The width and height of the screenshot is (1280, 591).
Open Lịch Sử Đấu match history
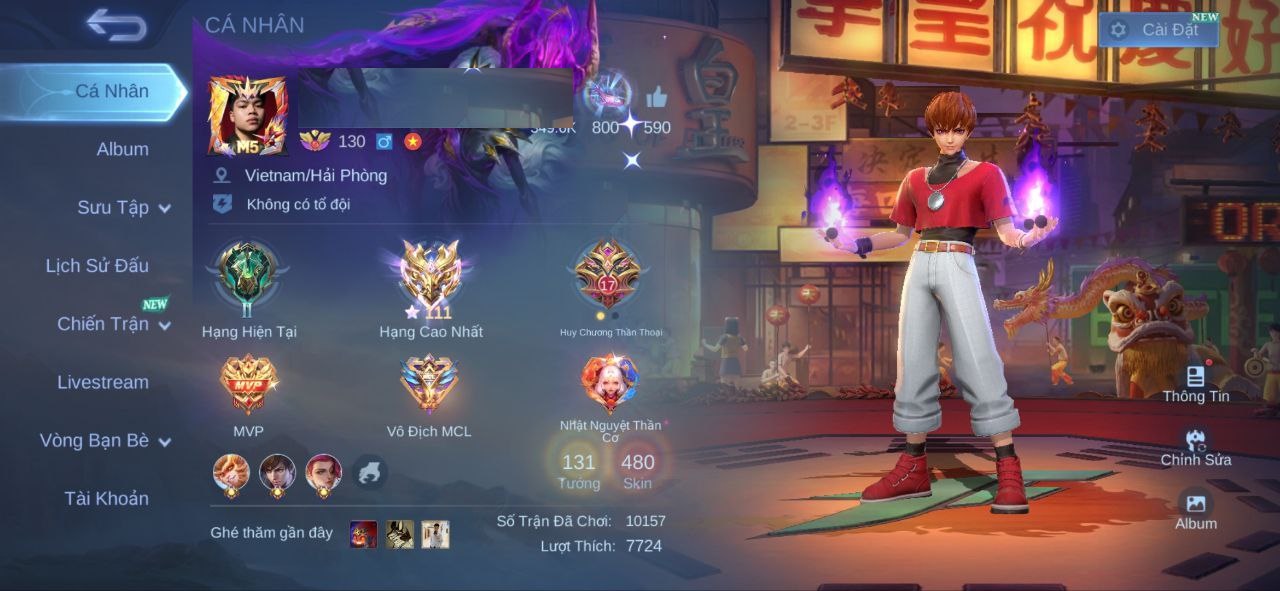pos(97,265)
